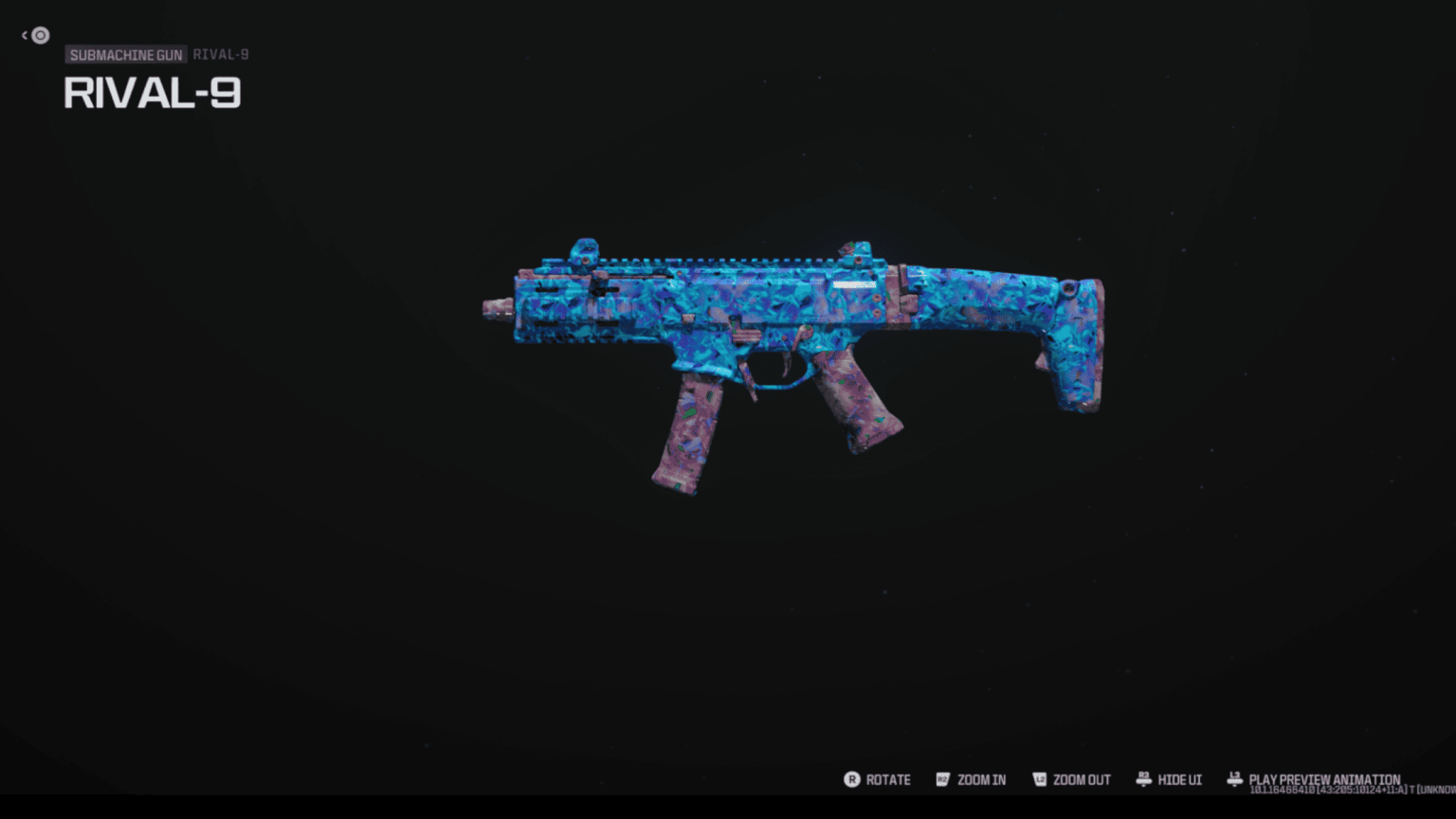Enable rotation mode via Rotate control
The width and height of the screenshot is (1456, 819).
[887, 779]
